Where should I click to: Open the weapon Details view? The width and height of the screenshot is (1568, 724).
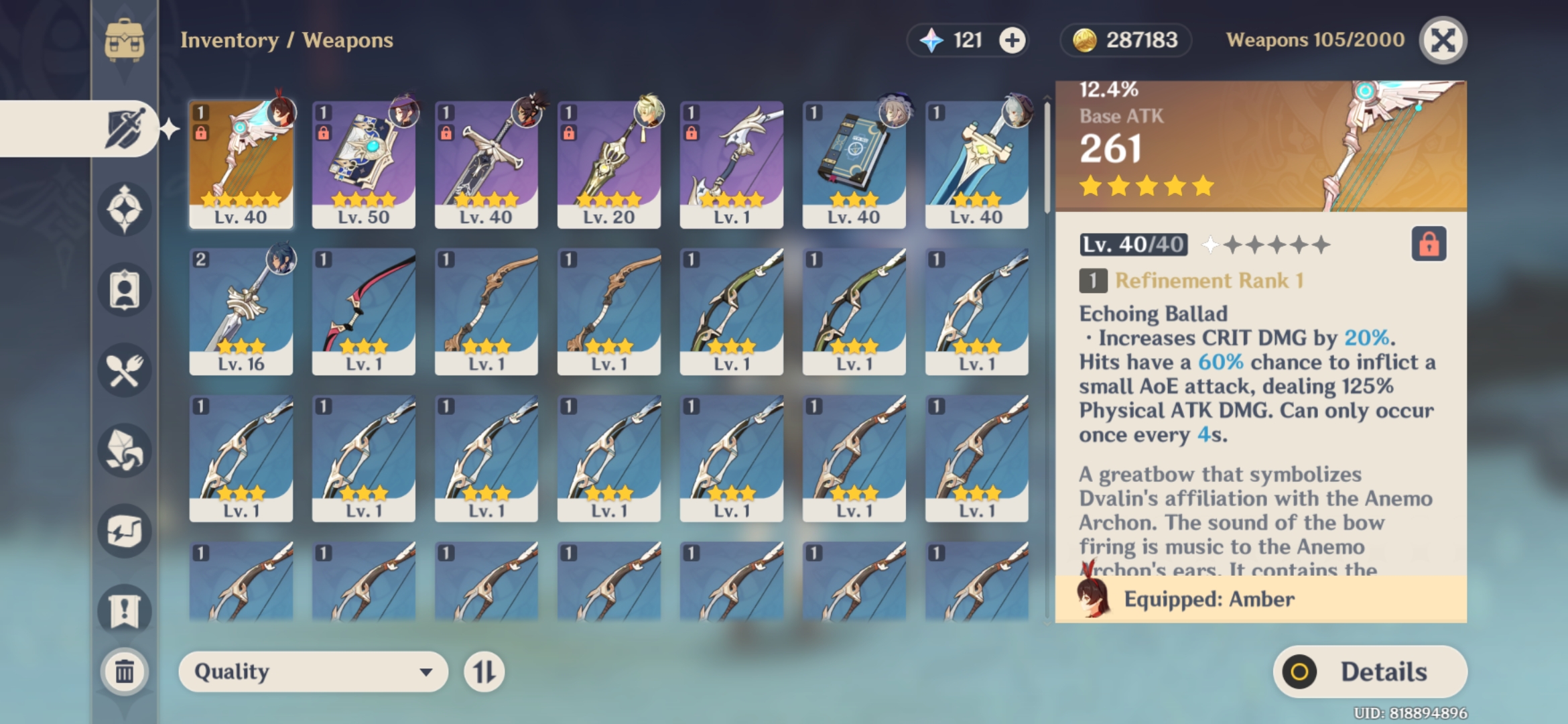coord(1370,672)
